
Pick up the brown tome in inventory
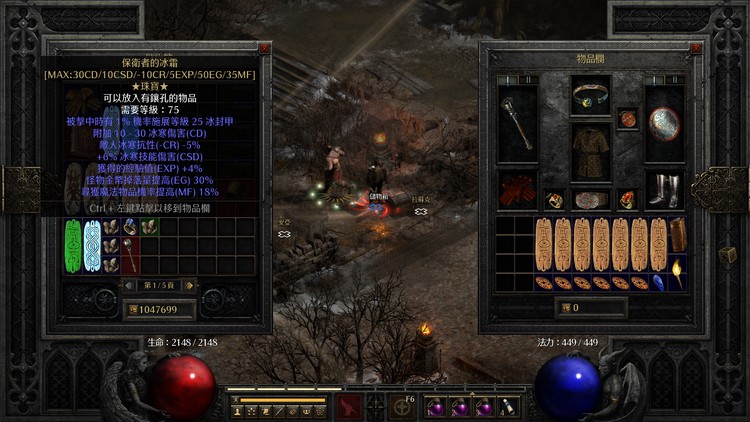coord(678,236)
